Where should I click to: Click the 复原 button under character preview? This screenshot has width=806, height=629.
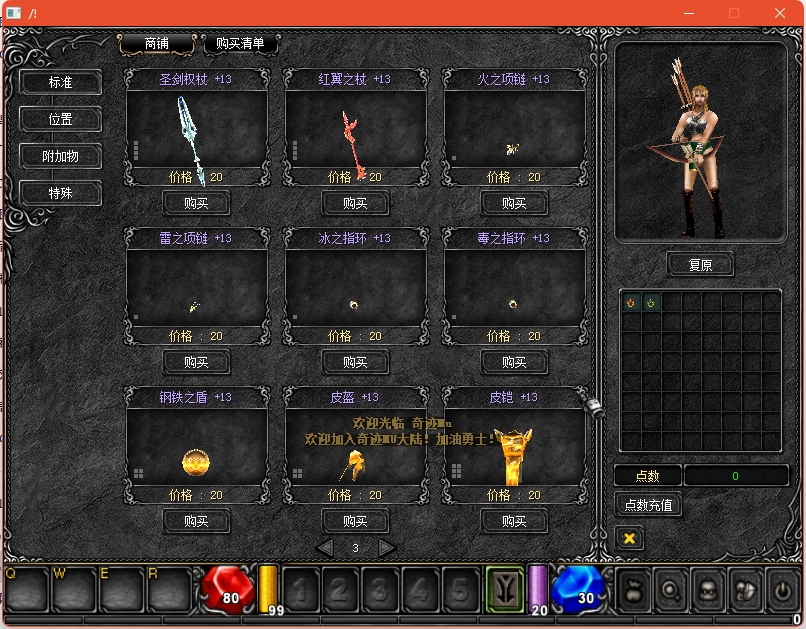pos(700,265)
